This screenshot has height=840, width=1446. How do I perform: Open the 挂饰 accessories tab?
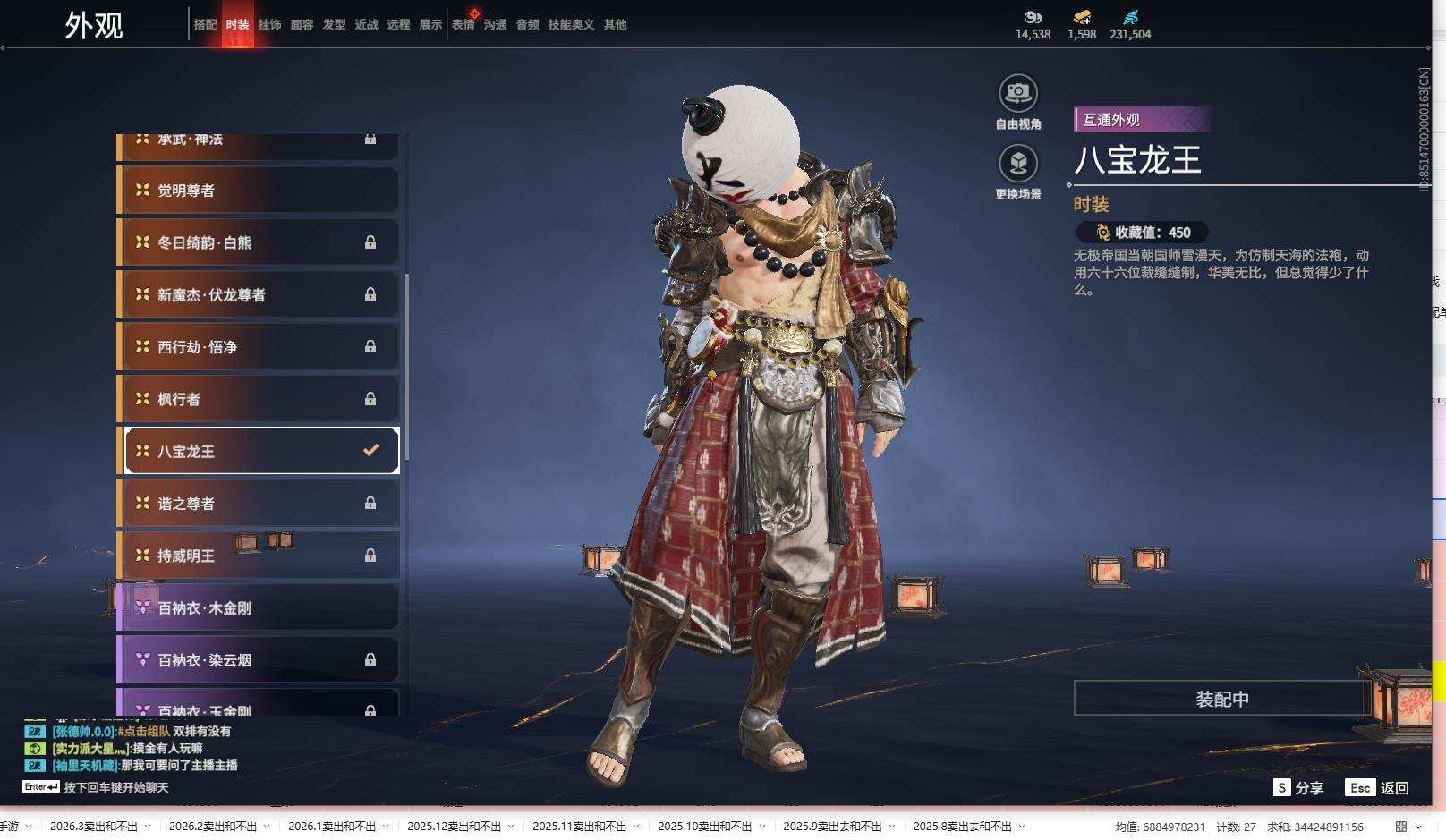coord(269,25)
